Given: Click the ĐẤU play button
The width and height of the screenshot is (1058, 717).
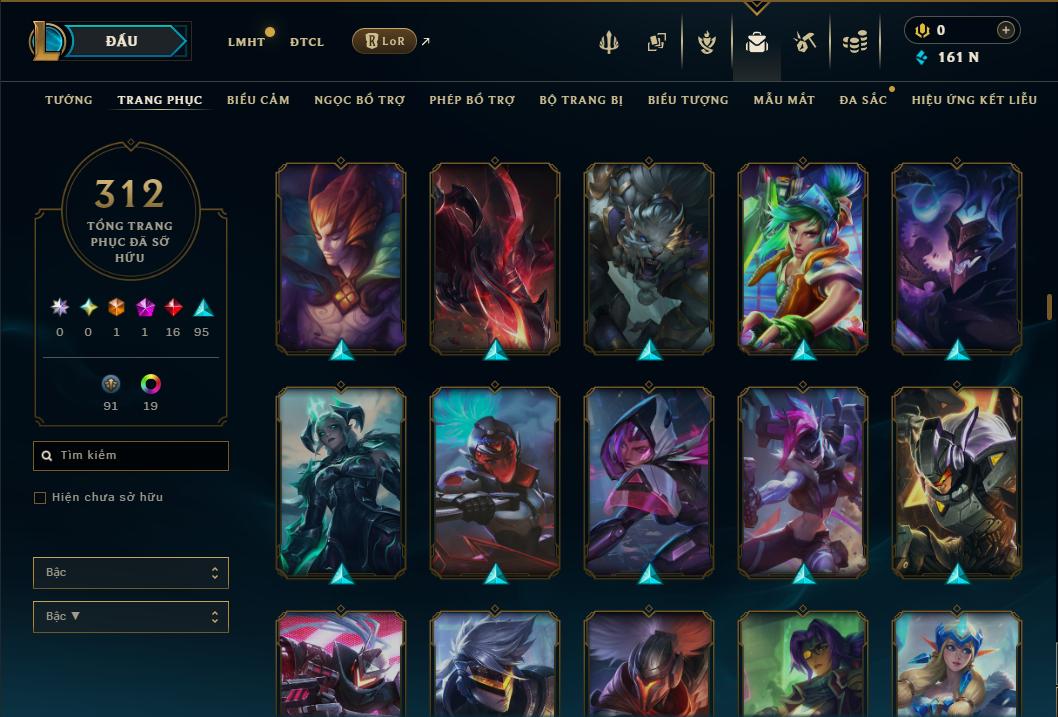Looking at the screenshot, I should pyautogui.click(x=122, y=41).
